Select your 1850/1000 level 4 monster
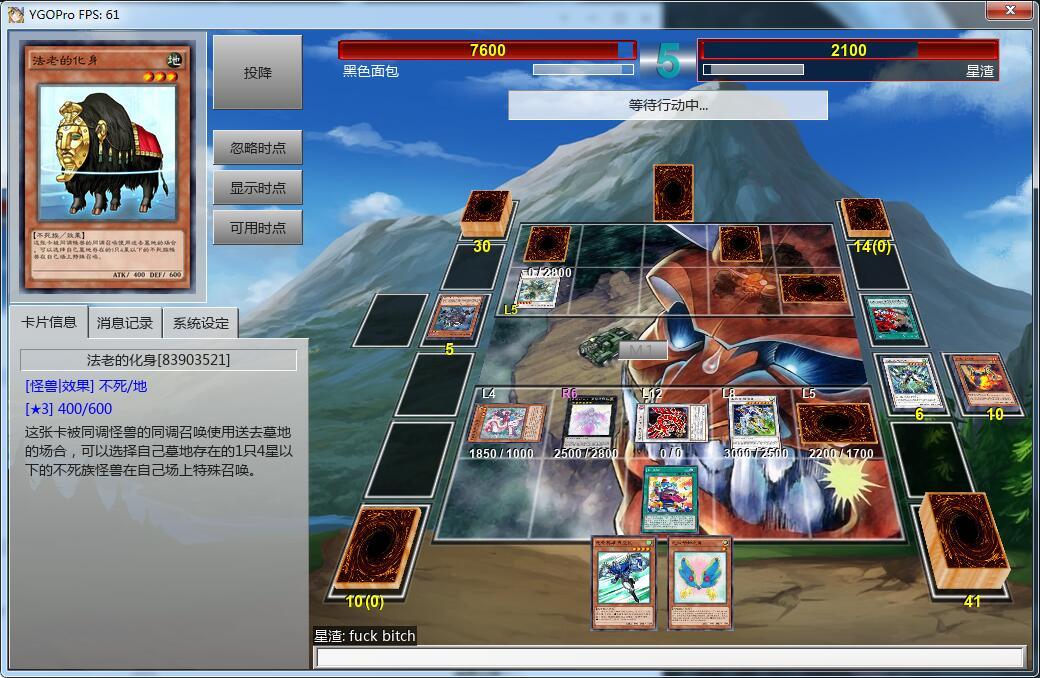The image size is (1040, 678). tap(506, 422)
